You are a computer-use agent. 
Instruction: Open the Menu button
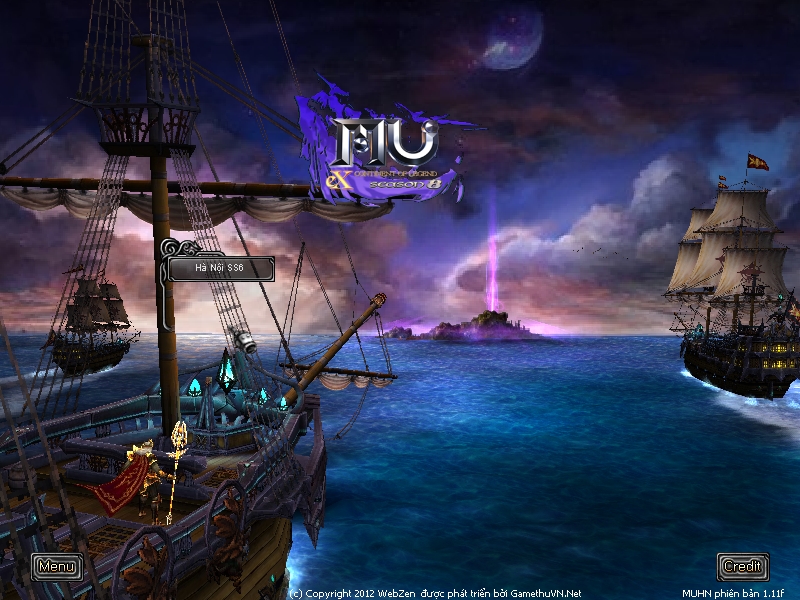56,567
